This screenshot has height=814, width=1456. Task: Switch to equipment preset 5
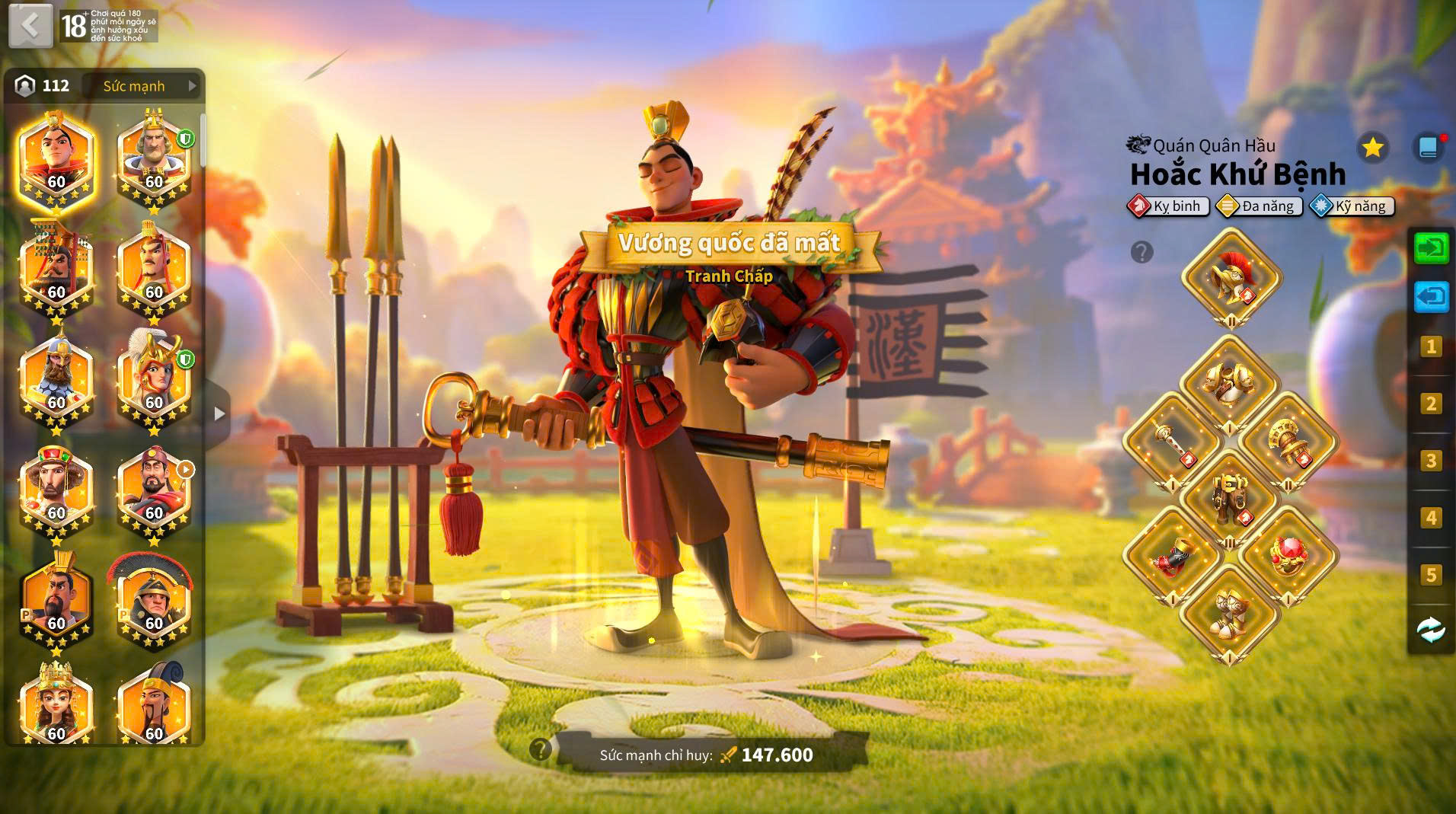click(x=1431, y=575)
